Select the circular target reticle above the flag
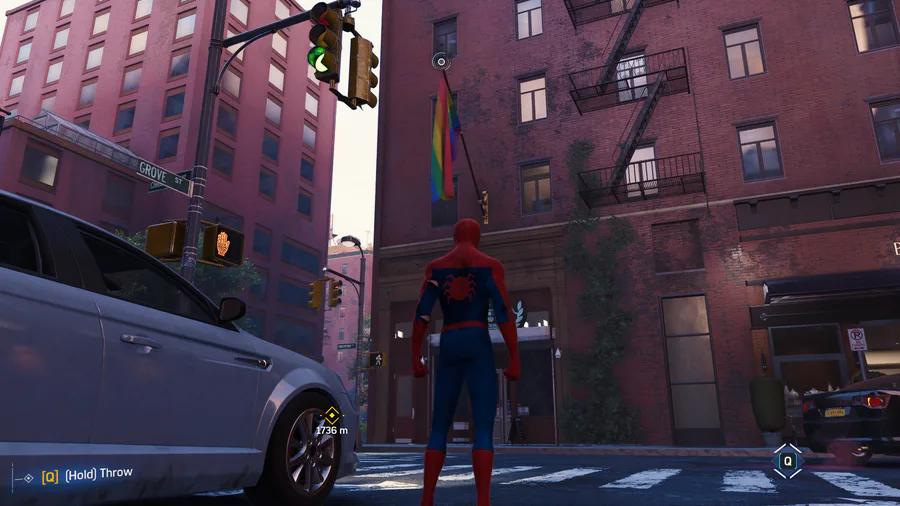Viewport: 900px width, 506px height. [440, 62]
